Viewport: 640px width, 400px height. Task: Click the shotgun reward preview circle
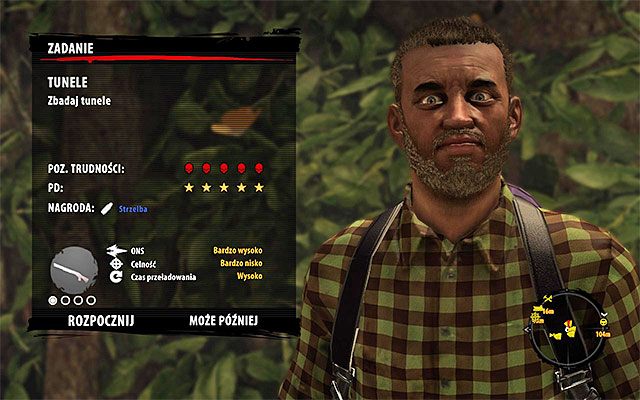tap(73, 268)
